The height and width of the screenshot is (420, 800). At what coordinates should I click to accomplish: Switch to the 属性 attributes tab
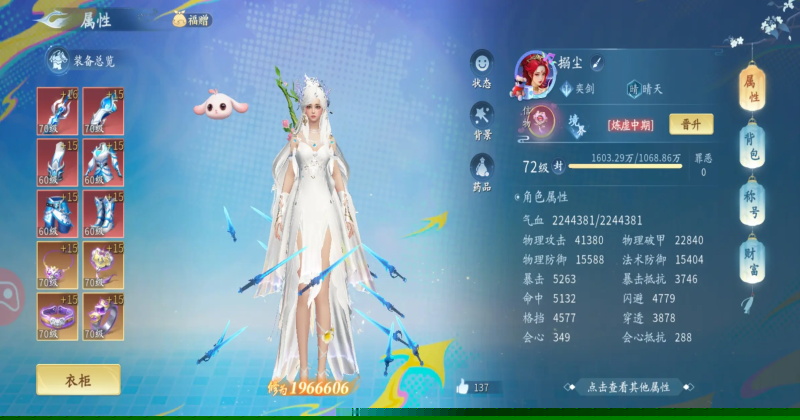click(753, 89)
